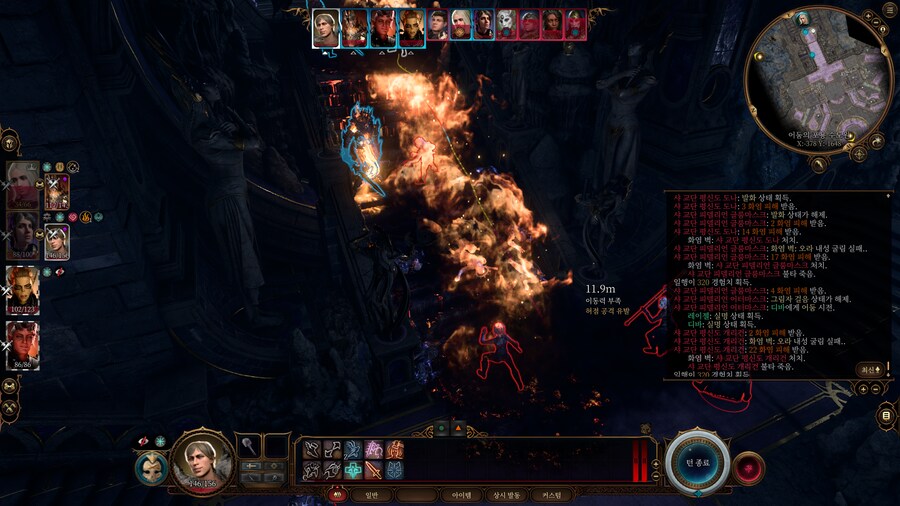This screenshot has height=506, width=900.
Task: Activate the sword attack ability icon
Action: click(375, 469)
